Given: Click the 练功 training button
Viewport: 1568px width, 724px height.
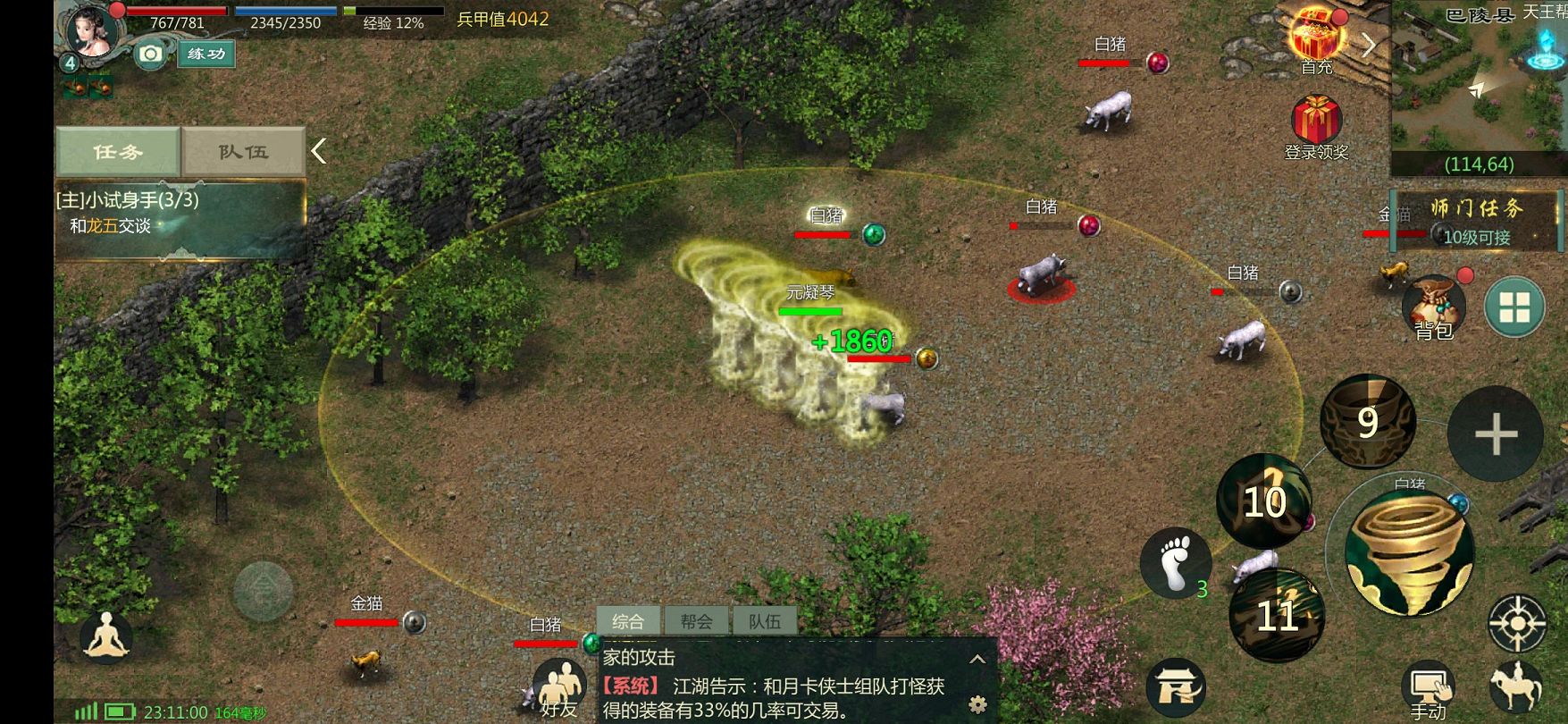Looking at the screenshot, I should (205, 54).
